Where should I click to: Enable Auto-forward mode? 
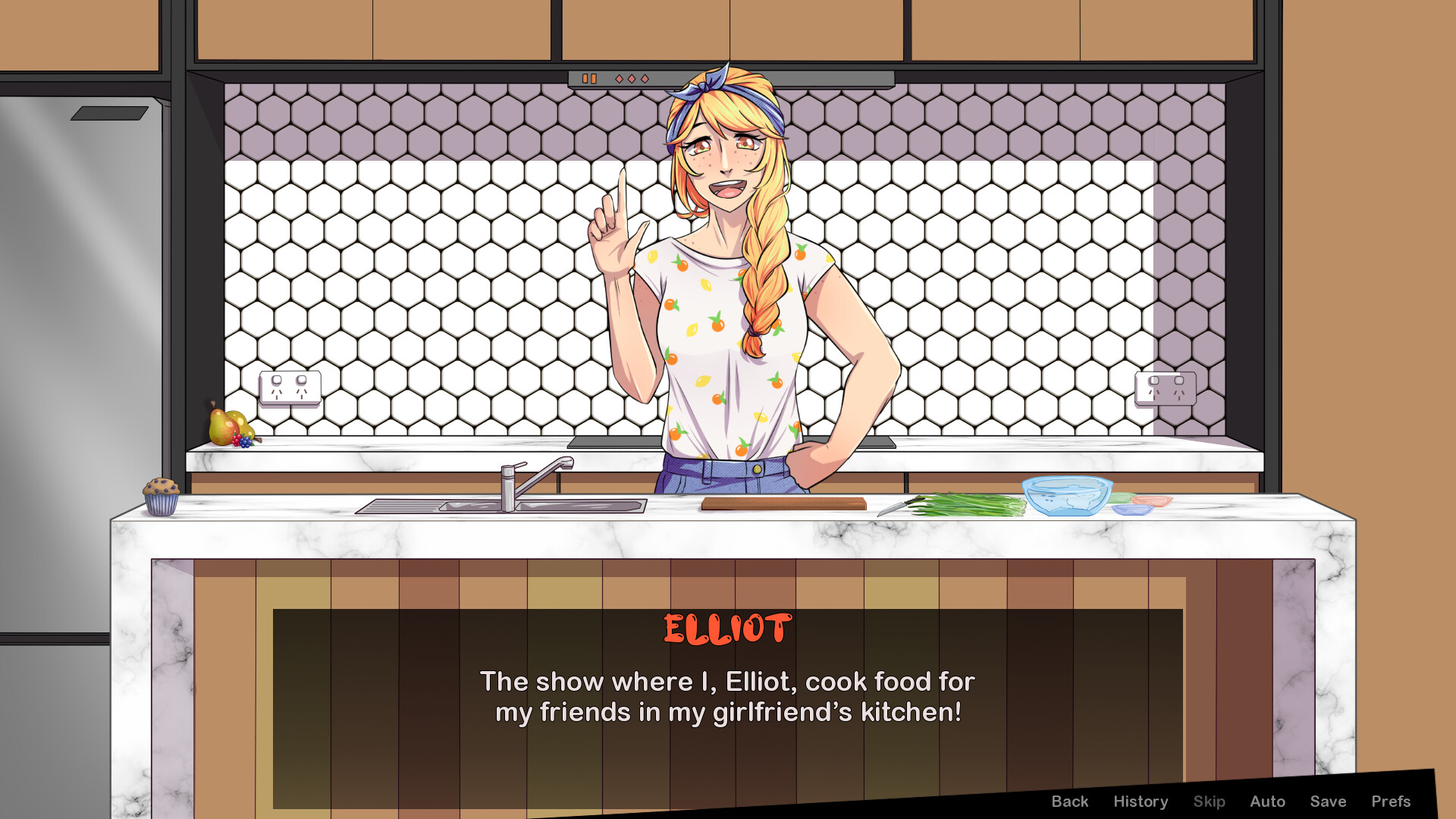point(1267,801)
